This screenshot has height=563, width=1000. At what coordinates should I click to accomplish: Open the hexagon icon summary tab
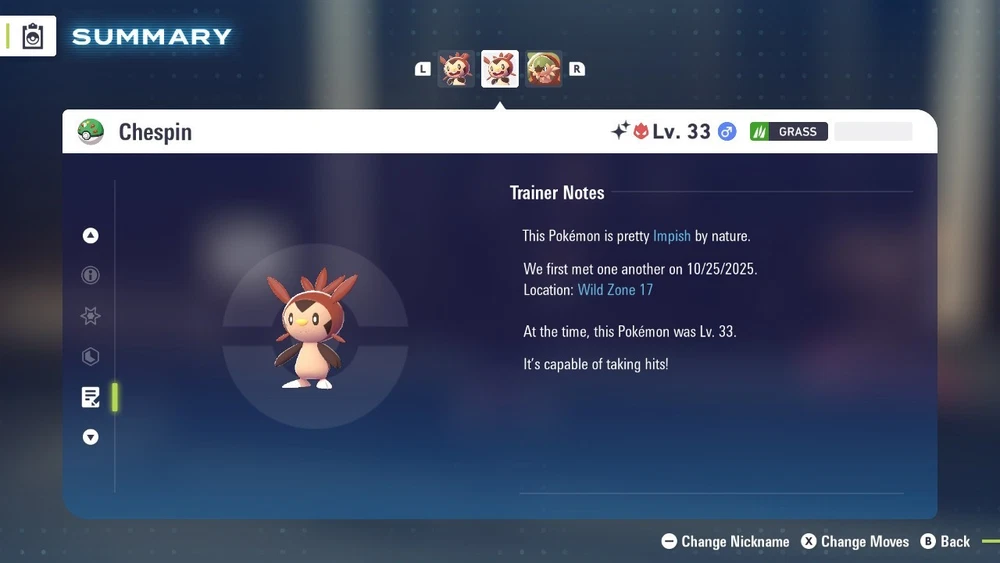pos(91,357)
